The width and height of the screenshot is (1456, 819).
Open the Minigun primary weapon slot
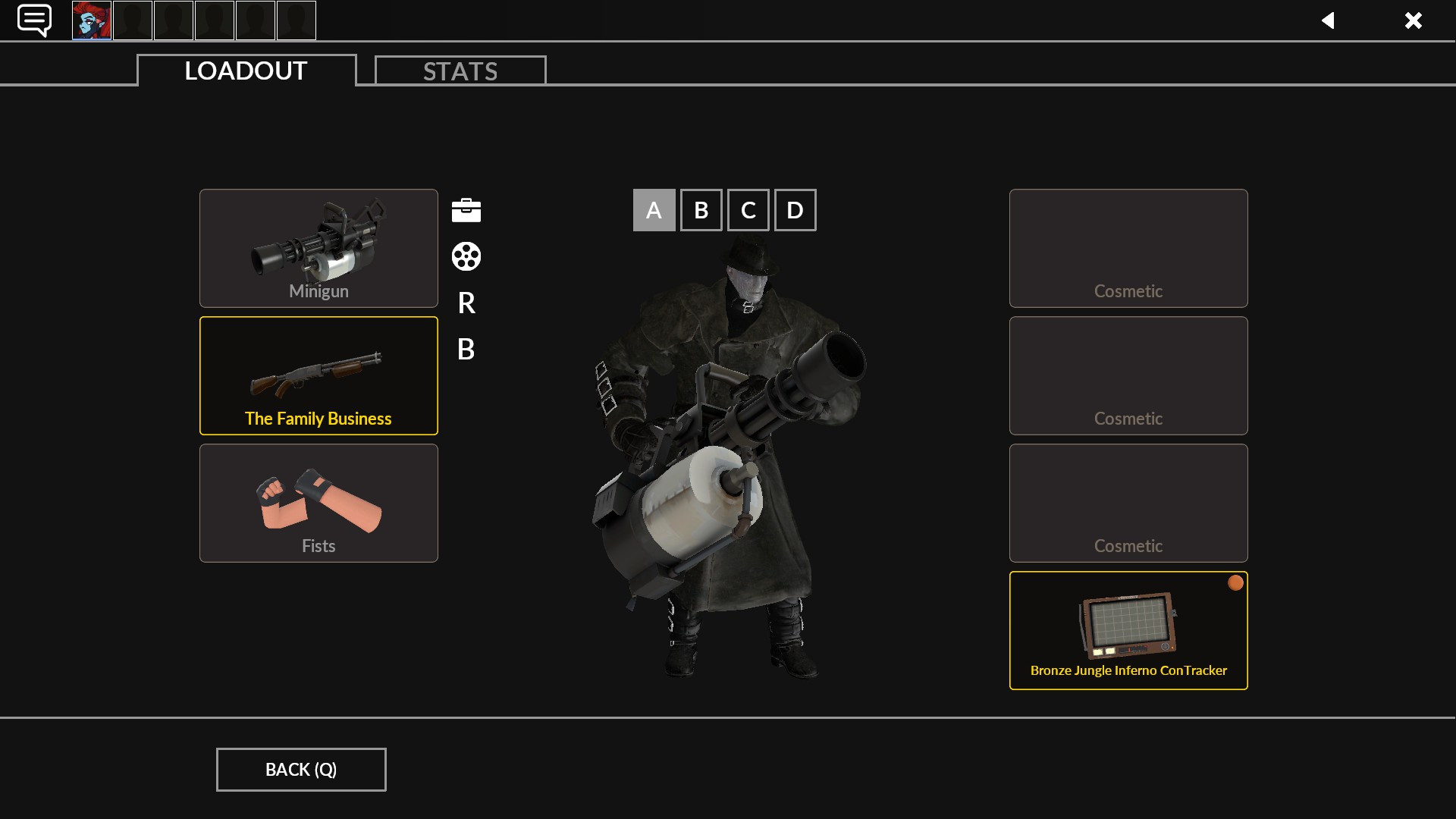[318, 248]
